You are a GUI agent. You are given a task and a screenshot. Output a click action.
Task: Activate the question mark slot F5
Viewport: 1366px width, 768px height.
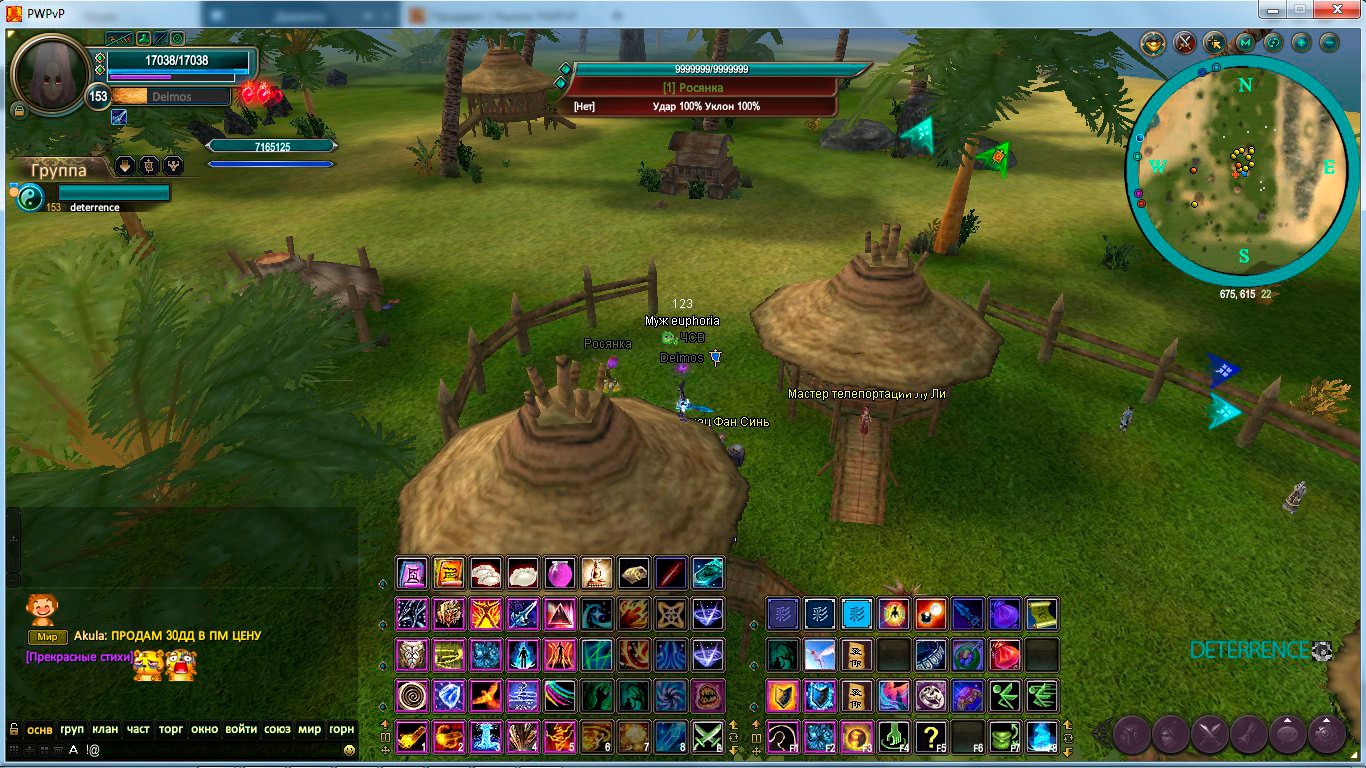point(931,737)
